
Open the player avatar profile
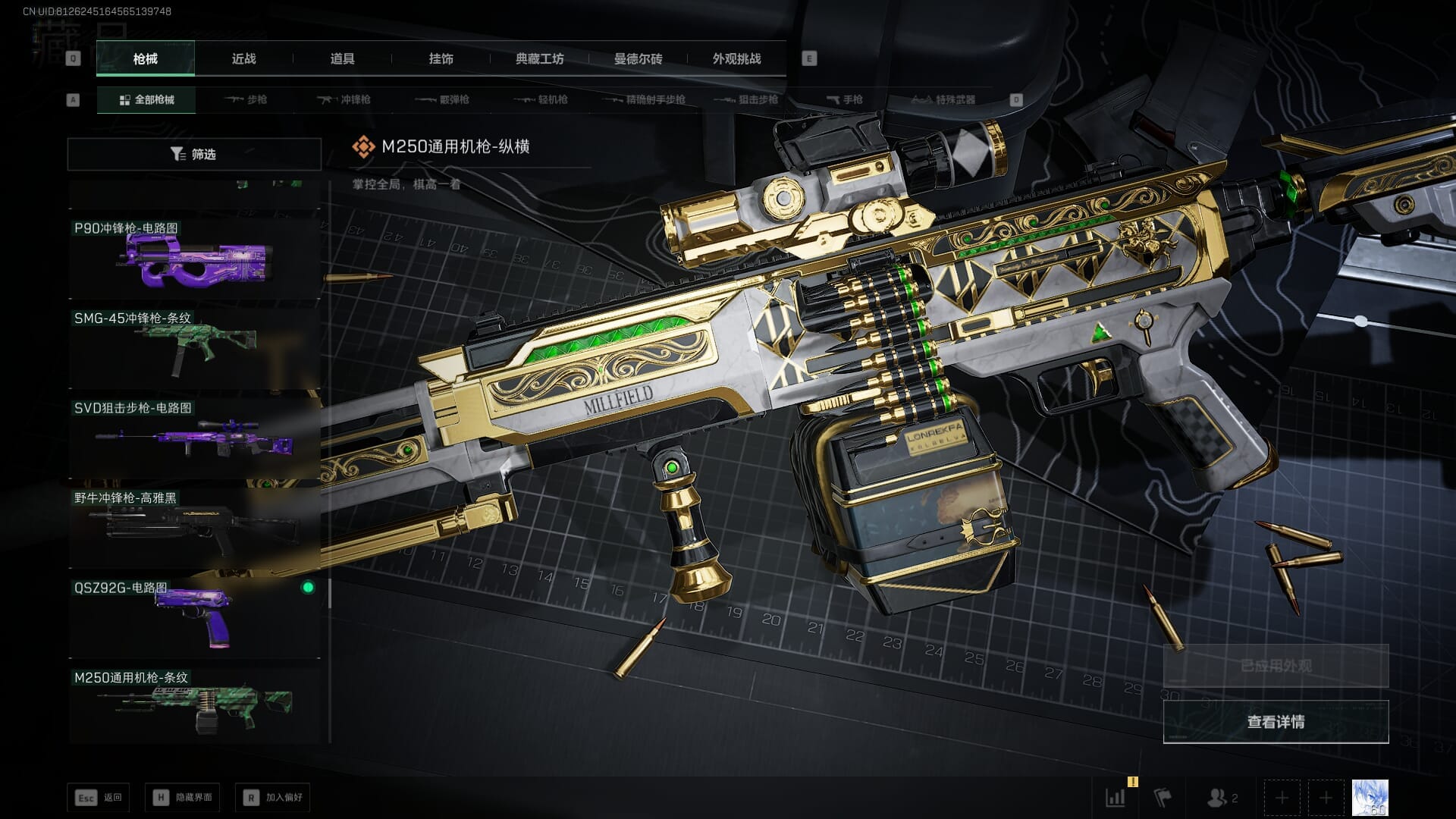[1370, 798]
